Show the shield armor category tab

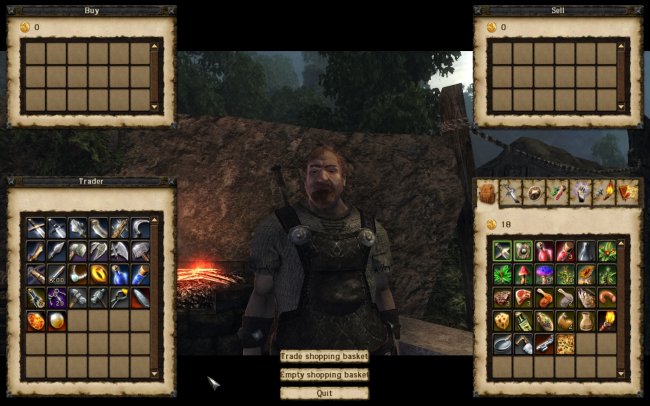click(534, 193)
